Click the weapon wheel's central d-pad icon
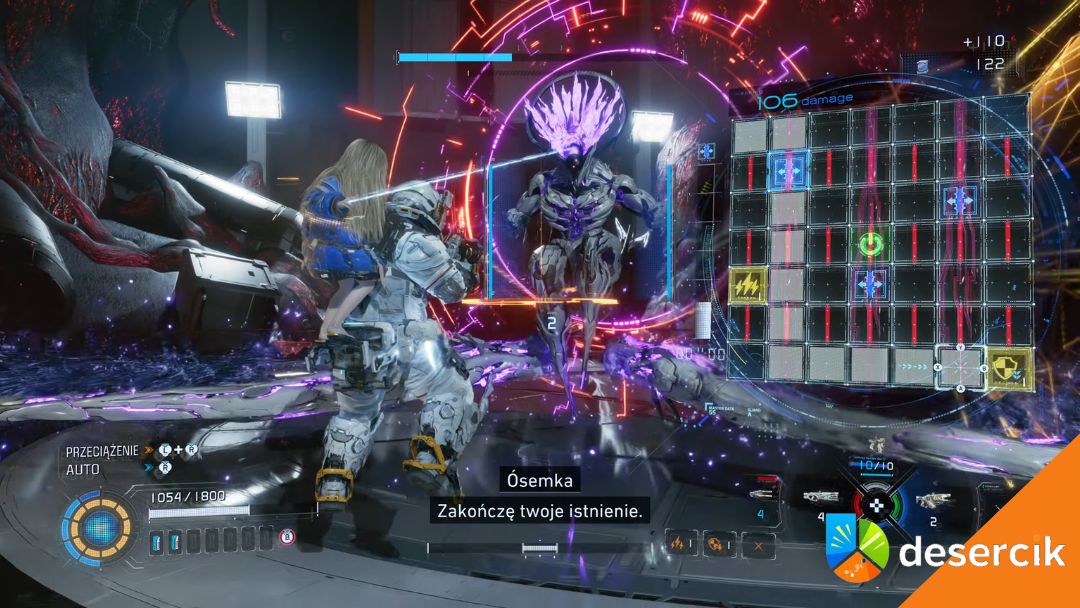This screenshot has height=608, width=1080. tap(876, 503)
